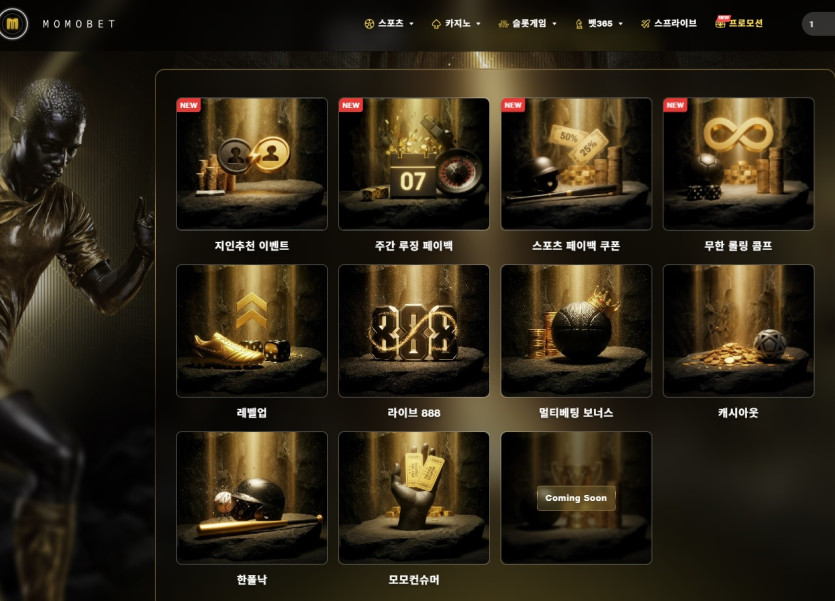Open the 슬롯게임 menu
The height and width of the screenshot is (601, 835).
click(527, 23)
